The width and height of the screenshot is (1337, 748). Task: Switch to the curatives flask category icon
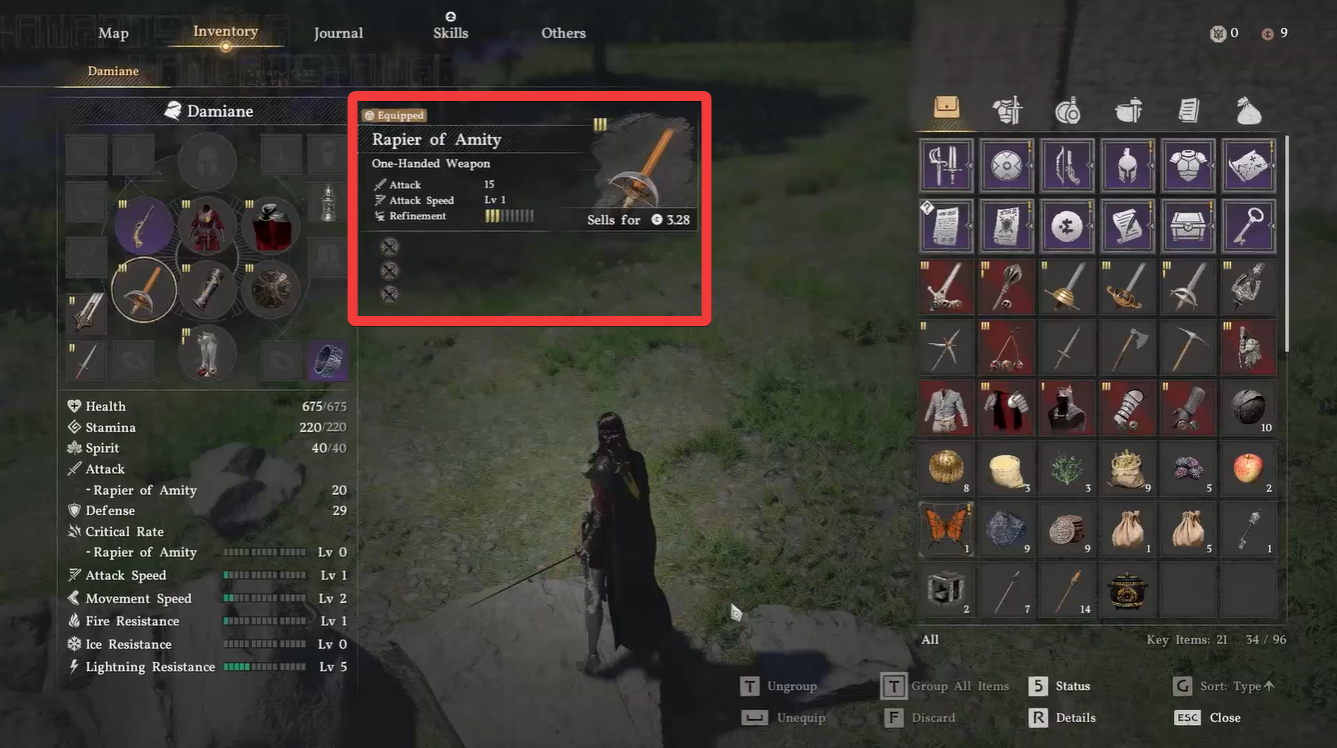pos(1067,112)
